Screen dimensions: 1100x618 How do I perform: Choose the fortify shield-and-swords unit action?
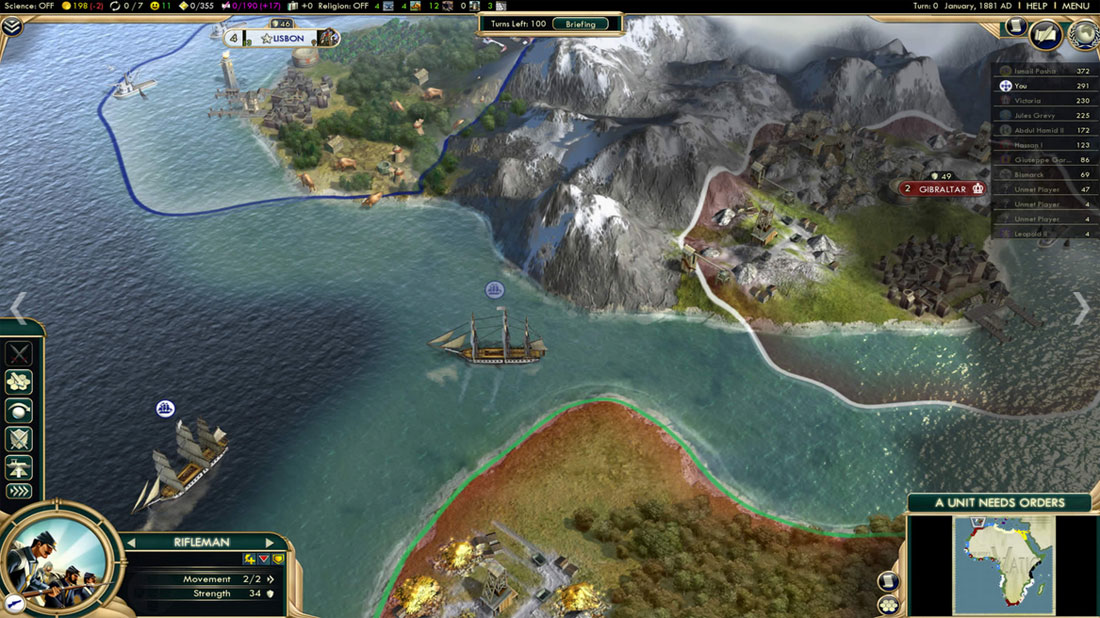tap(19, 438)
